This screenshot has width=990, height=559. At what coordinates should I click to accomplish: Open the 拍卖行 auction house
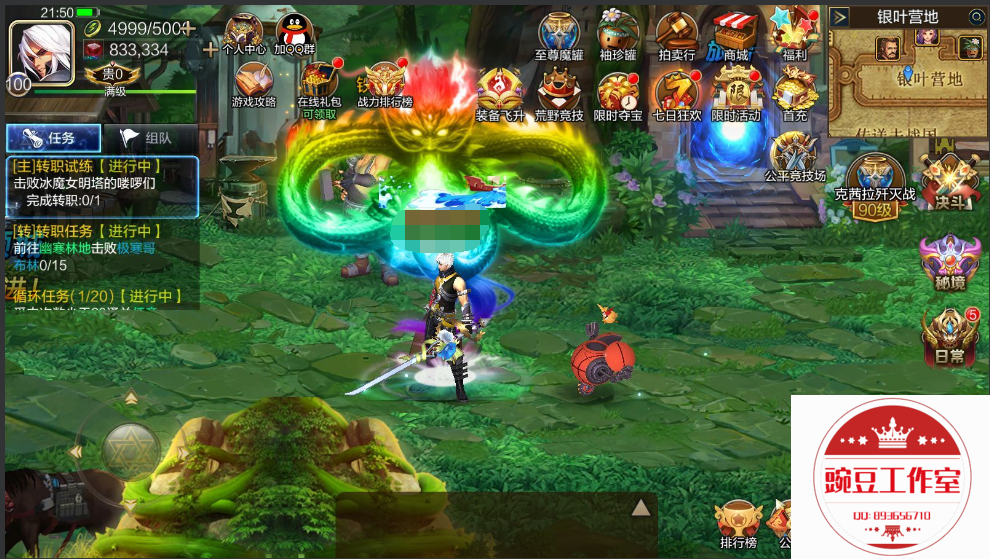click(677, 36)
